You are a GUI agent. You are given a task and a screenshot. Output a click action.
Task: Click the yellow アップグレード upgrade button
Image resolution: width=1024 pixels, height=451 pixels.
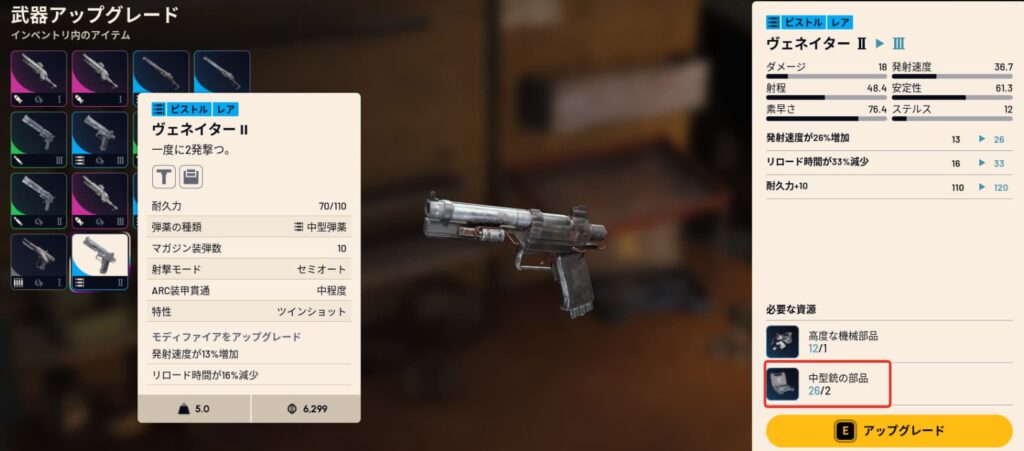888,431
